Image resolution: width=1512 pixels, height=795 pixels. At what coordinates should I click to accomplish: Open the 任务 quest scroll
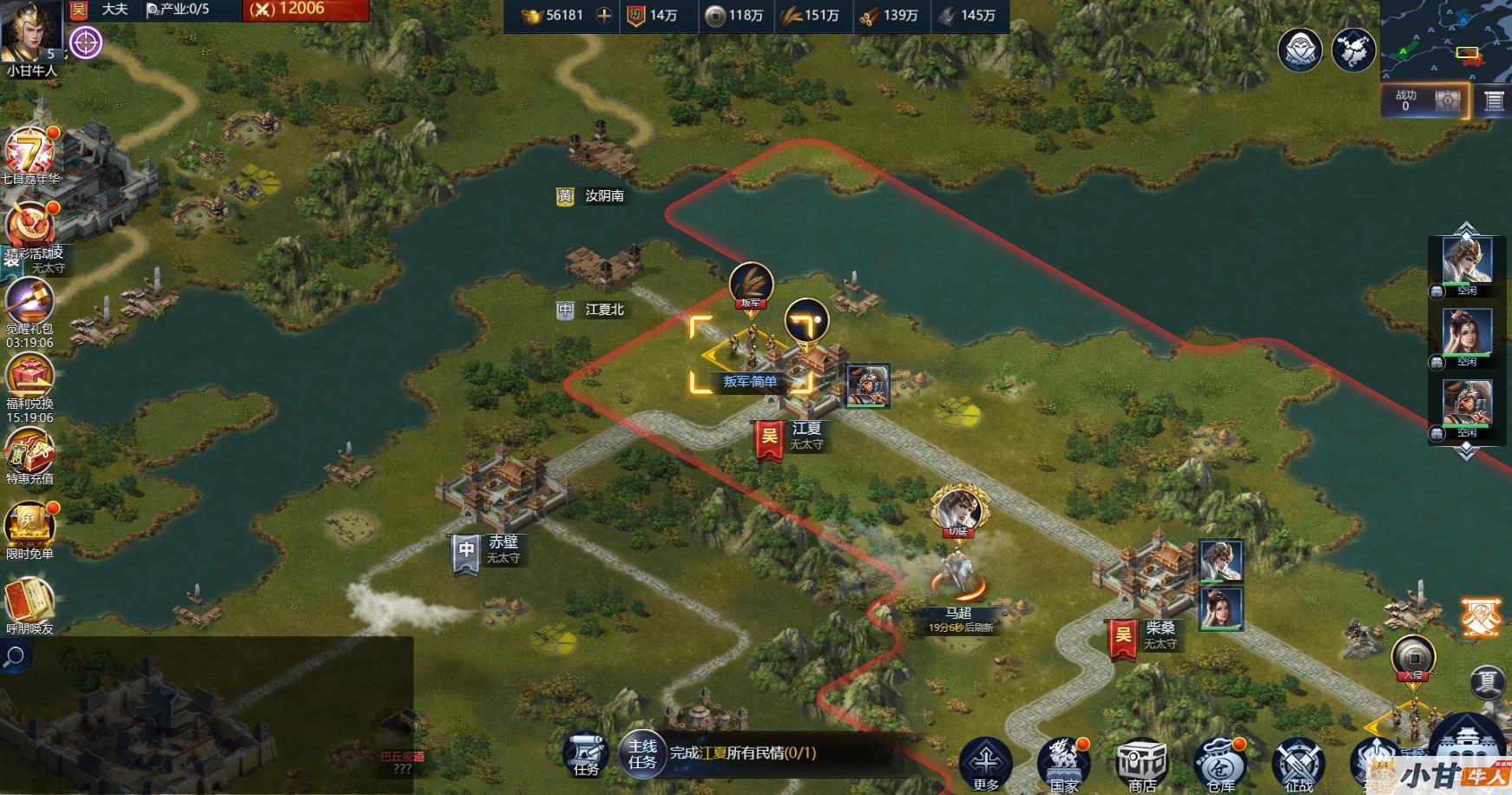(586, 752)
